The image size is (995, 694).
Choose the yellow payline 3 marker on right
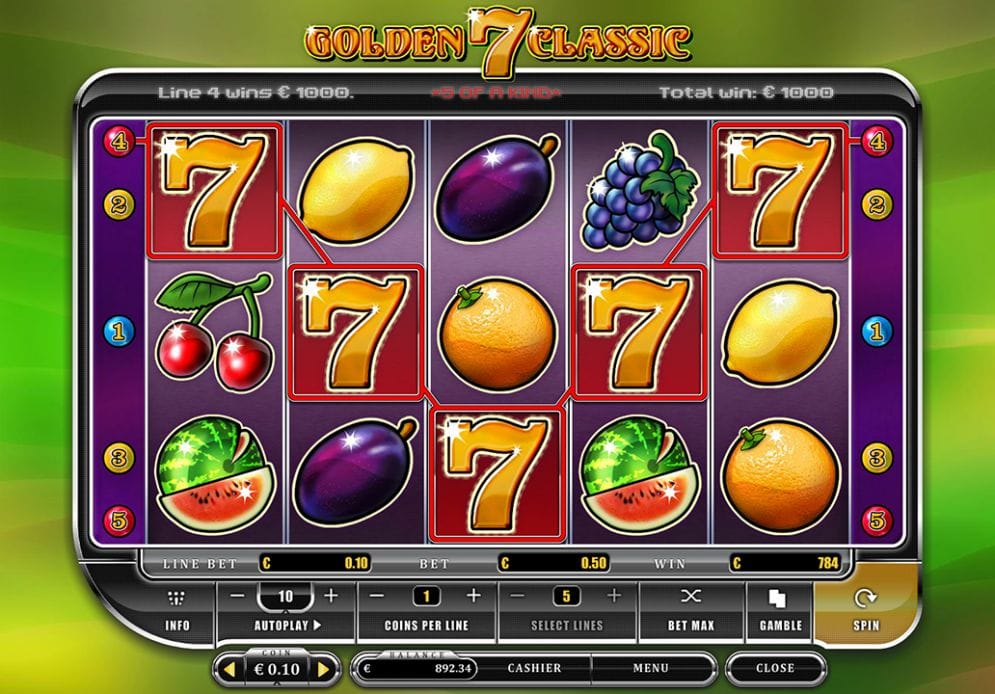click(x=877, y=458)
